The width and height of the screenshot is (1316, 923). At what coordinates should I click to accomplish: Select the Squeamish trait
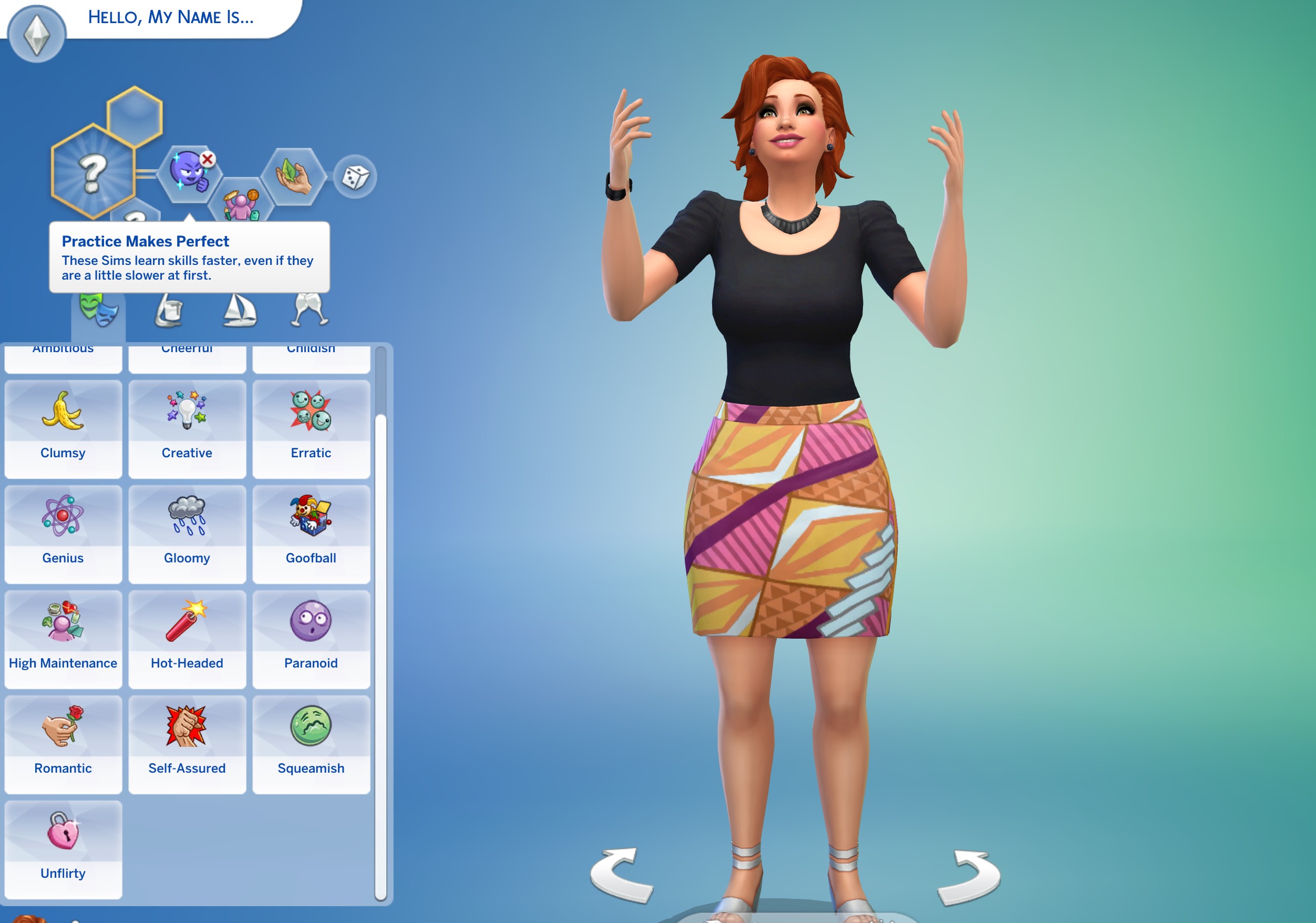click(x=311, y=744)
